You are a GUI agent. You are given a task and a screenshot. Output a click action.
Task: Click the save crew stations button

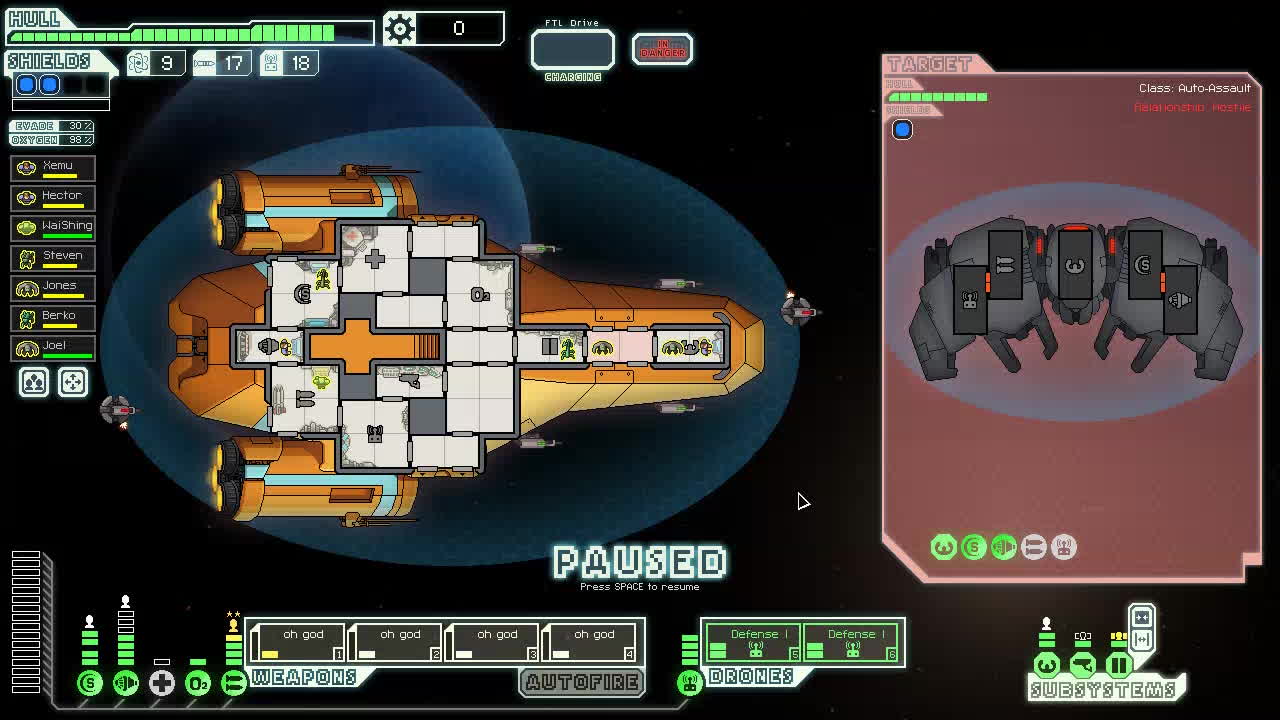click(34, 382)
